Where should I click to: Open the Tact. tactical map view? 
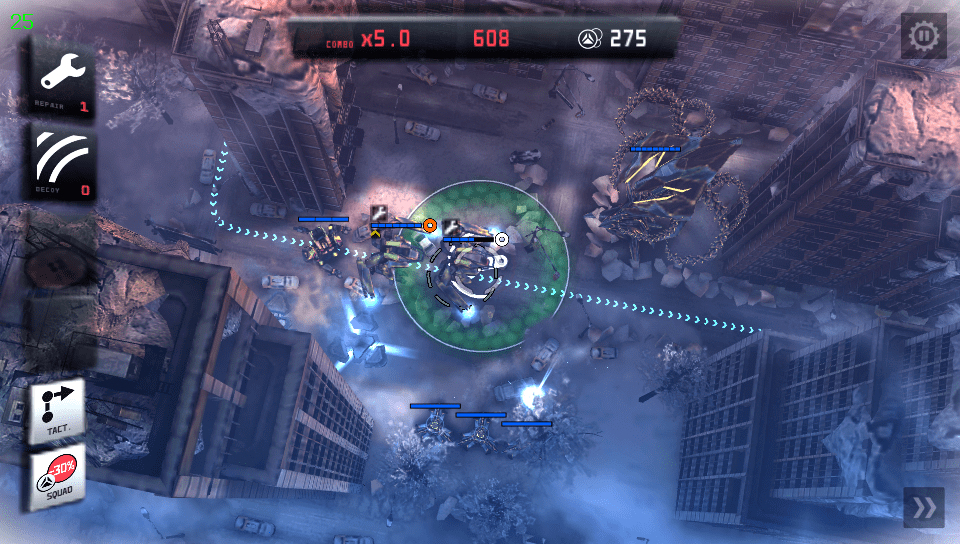click(57, 407)
